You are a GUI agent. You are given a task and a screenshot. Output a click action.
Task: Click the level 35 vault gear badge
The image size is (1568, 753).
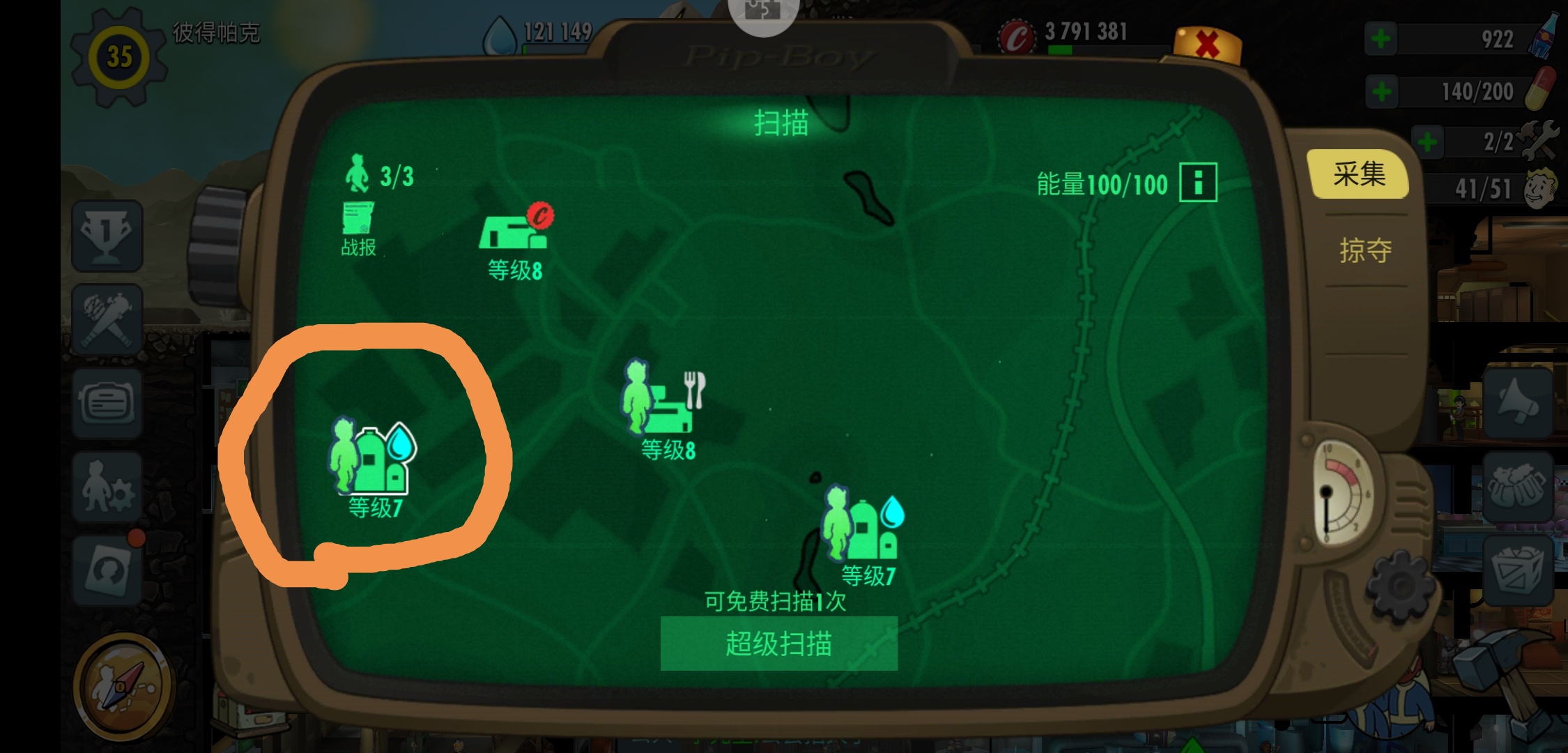tap(117, 57)
